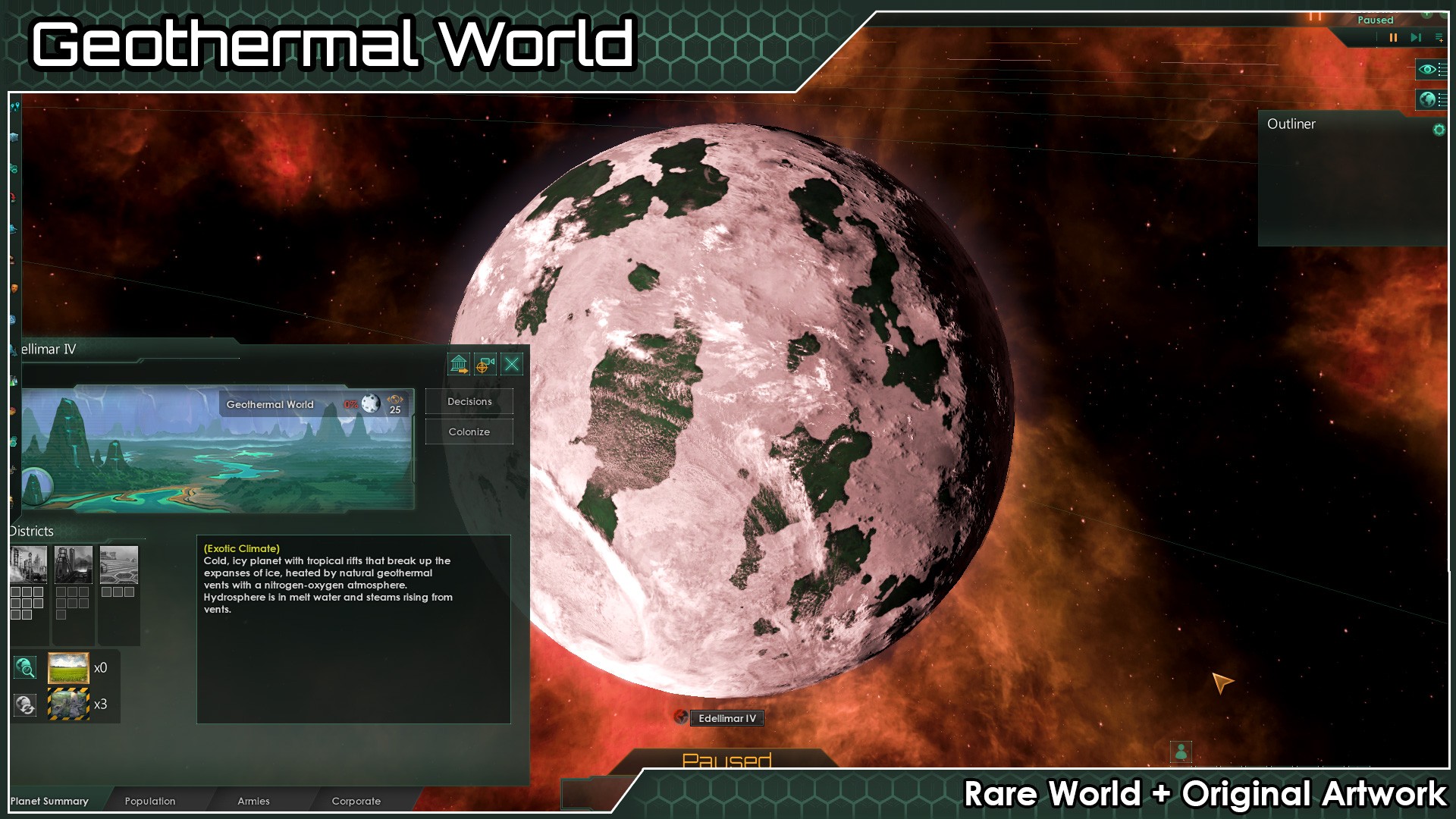Image resolution: width=1456 pixels, height=819 pixels.
Task: Click the green person icon button
Action: click(x=1181, y=752)
